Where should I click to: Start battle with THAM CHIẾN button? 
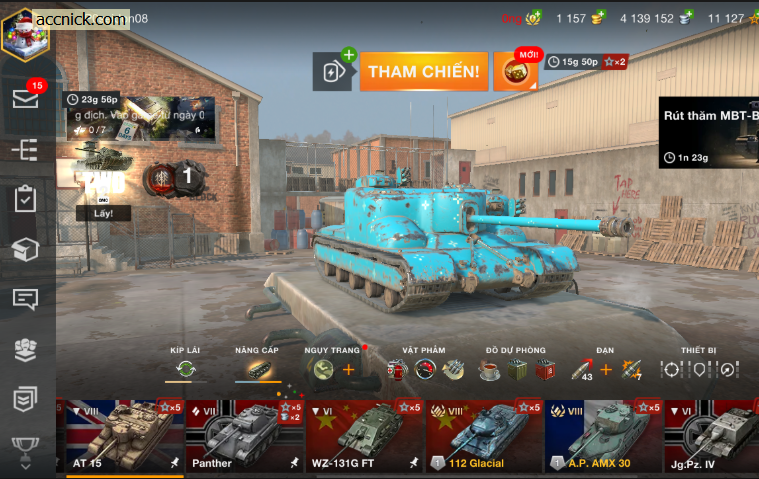[x=424, y=71]
